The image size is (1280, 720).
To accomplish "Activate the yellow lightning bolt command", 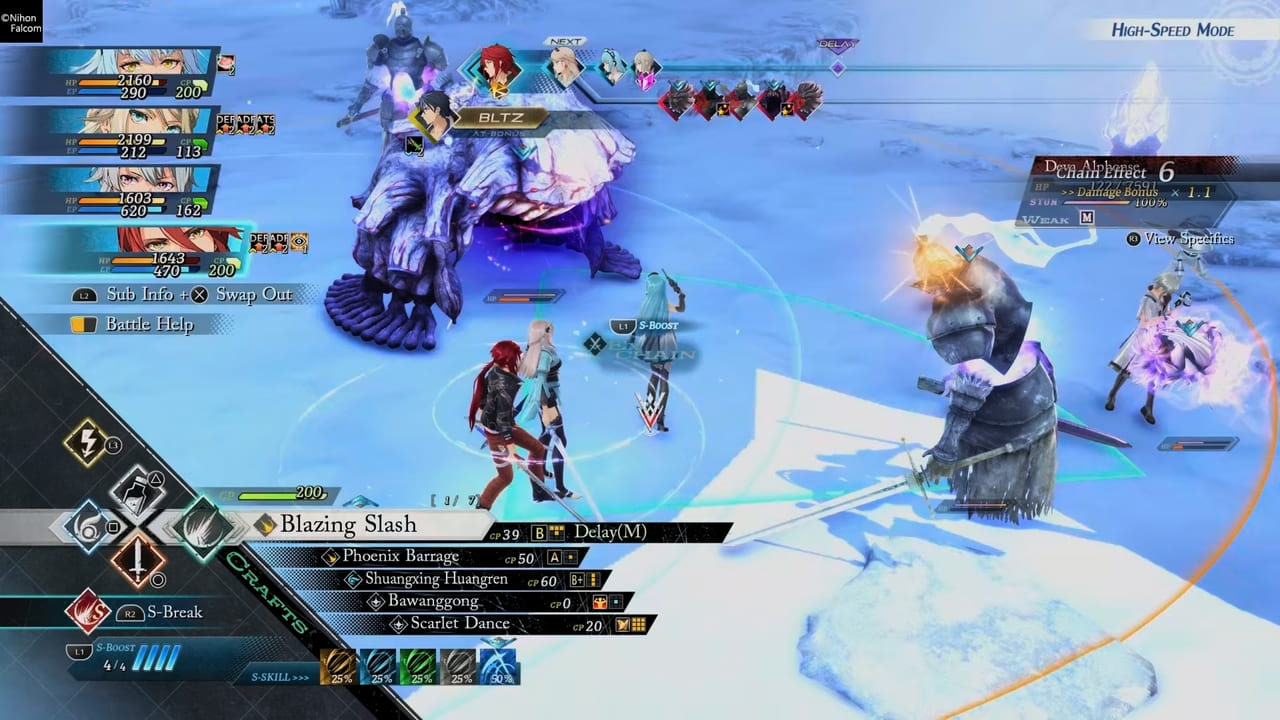I will point(87,443).
